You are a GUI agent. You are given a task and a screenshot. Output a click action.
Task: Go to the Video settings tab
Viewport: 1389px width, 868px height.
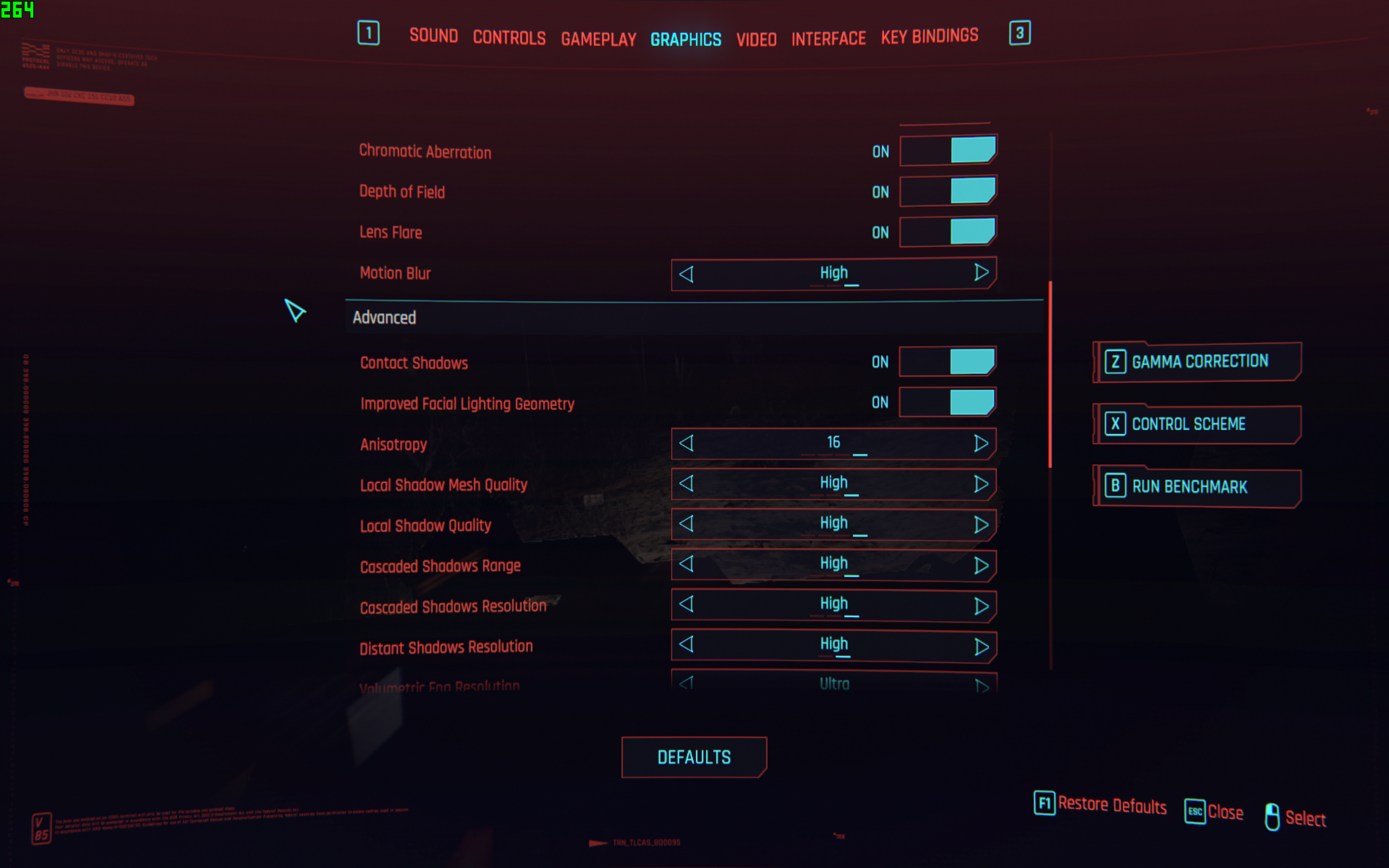756,39
